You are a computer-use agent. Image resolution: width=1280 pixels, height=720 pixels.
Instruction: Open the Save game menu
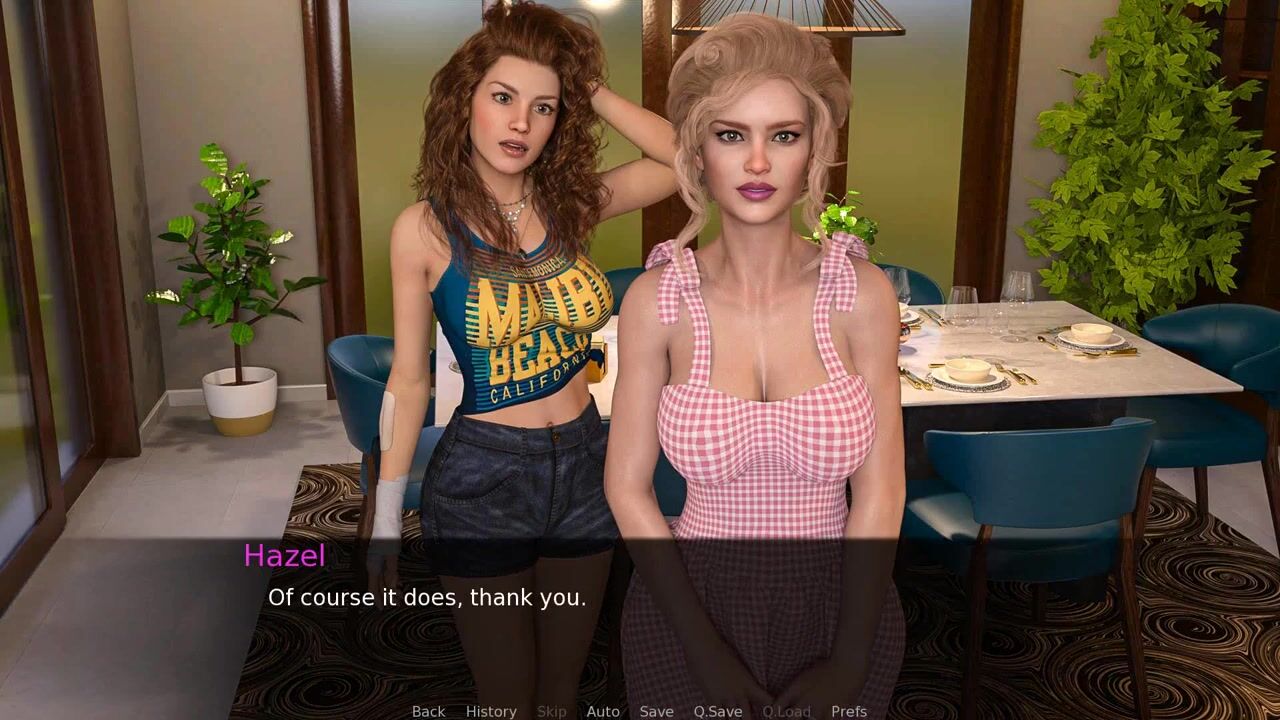click(656, 711)
